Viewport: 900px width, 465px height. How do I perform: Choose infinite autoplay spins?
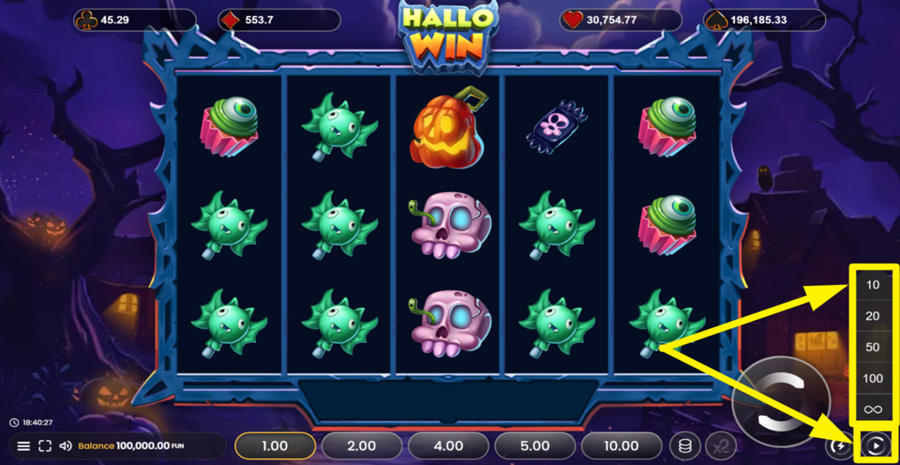pos(873,409)
